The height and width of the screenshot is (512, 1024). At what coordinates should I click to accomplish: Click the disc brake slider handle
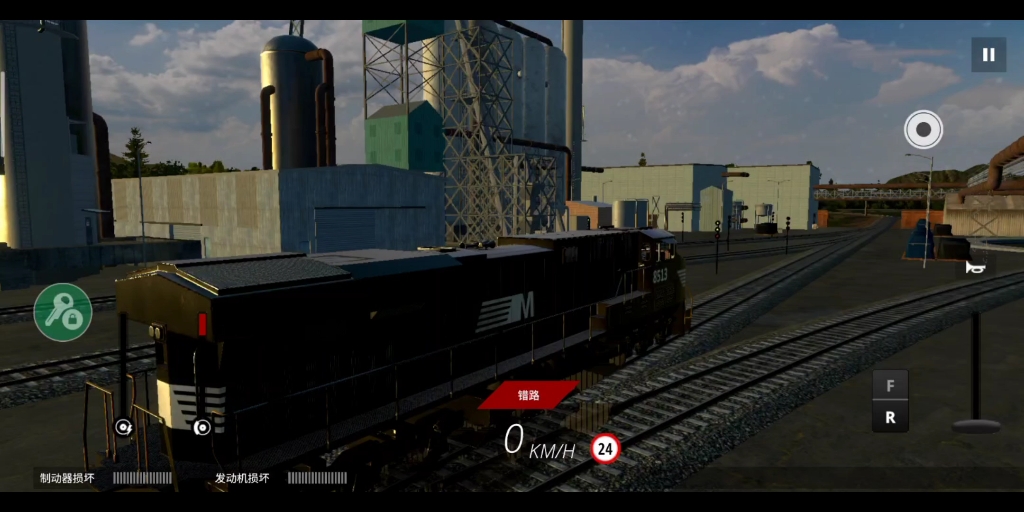coord(202,427)
